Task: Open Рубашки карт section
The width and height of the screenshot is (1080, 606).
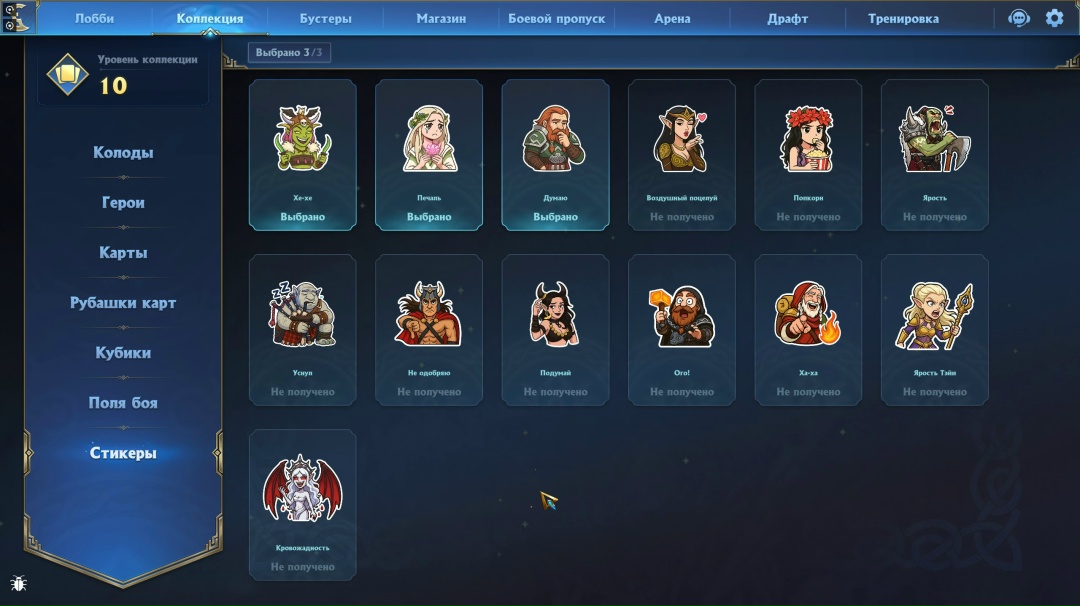Action: pyautogui.click(x=123, y=303)
